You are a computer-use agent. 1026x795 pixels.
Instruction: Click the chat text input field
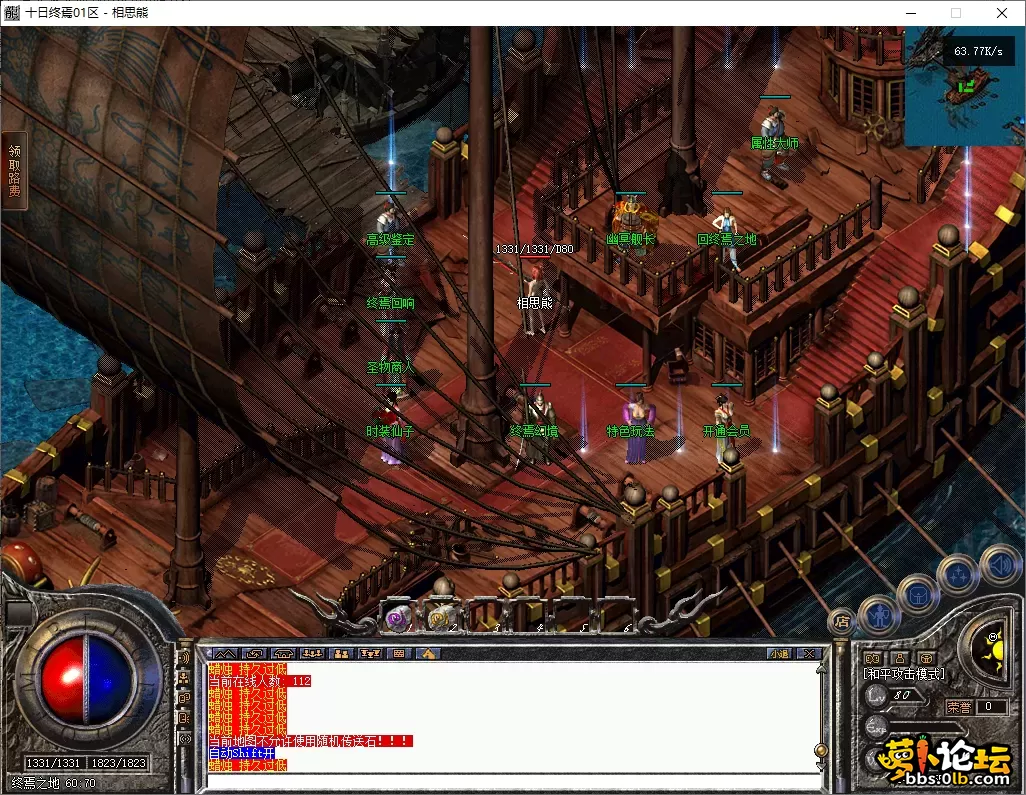pyautogui.click(x=510, y=780)
